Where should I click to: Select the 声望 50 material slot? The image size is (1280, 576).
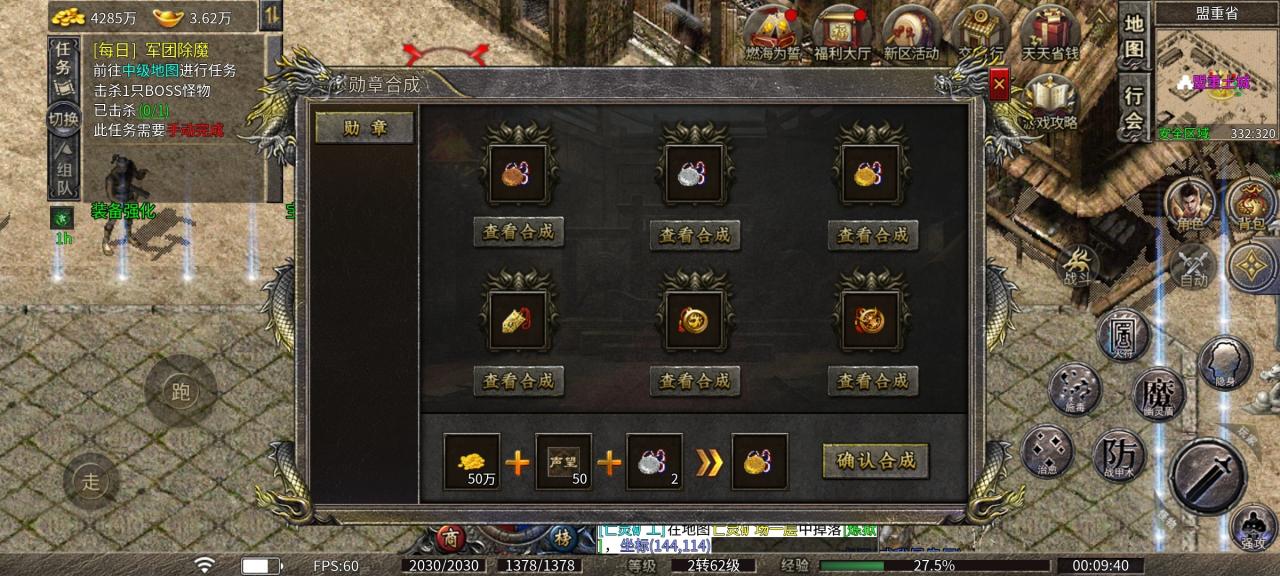point(564,462)
